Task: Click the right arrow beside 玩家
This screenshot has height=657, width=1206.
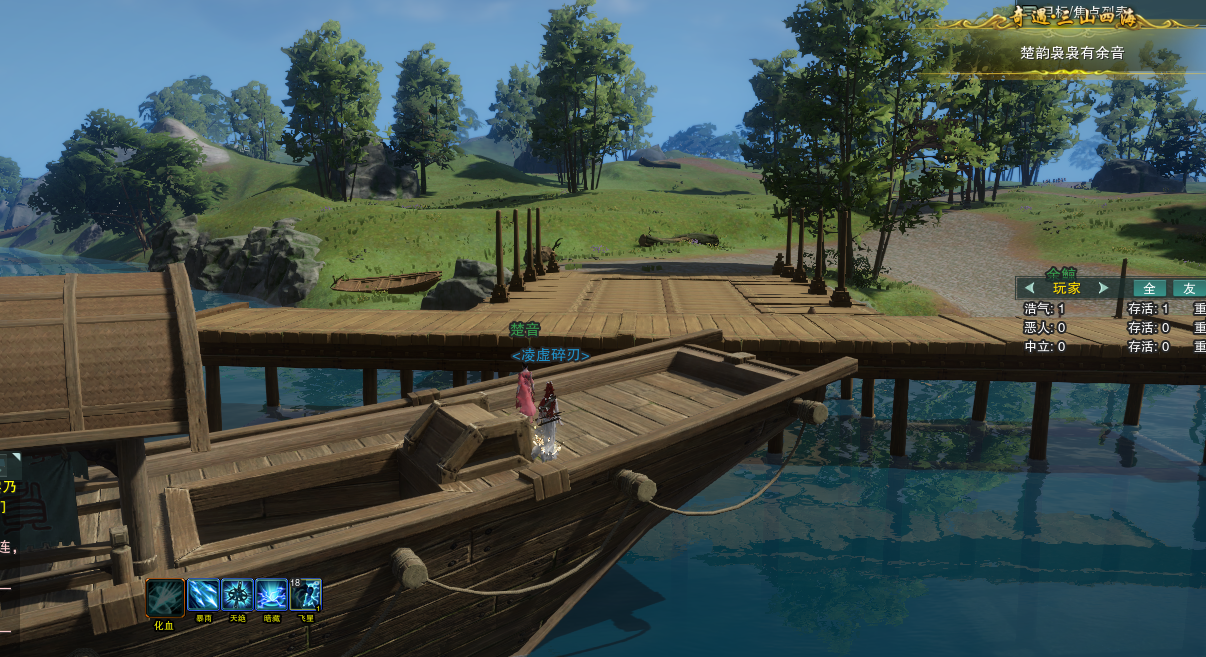Action: click(1103, 288)
